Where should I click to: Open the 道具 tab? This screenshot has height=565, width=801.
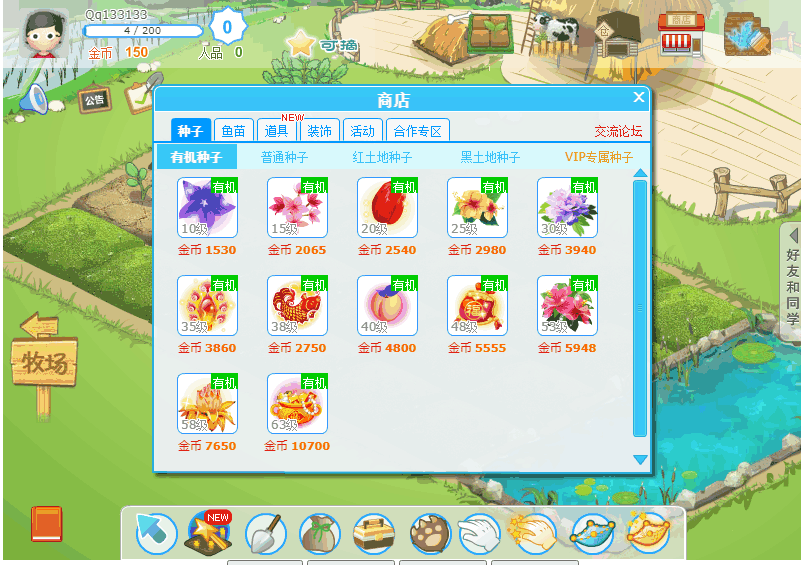pos(277,131)
